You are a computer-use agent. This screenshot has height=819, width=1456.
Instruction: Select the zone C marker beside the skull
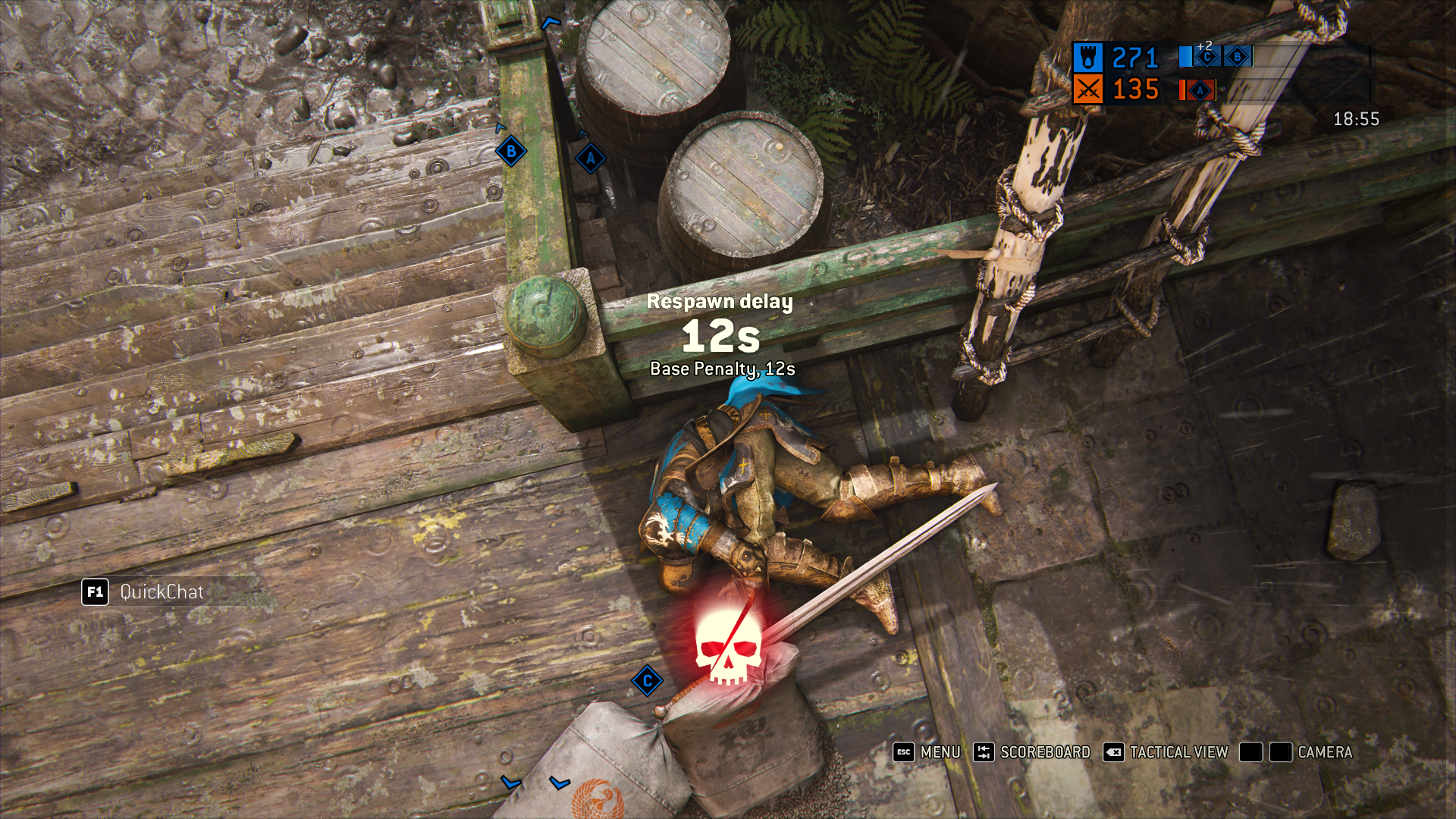pyautogui.click(x=647, y=681)
